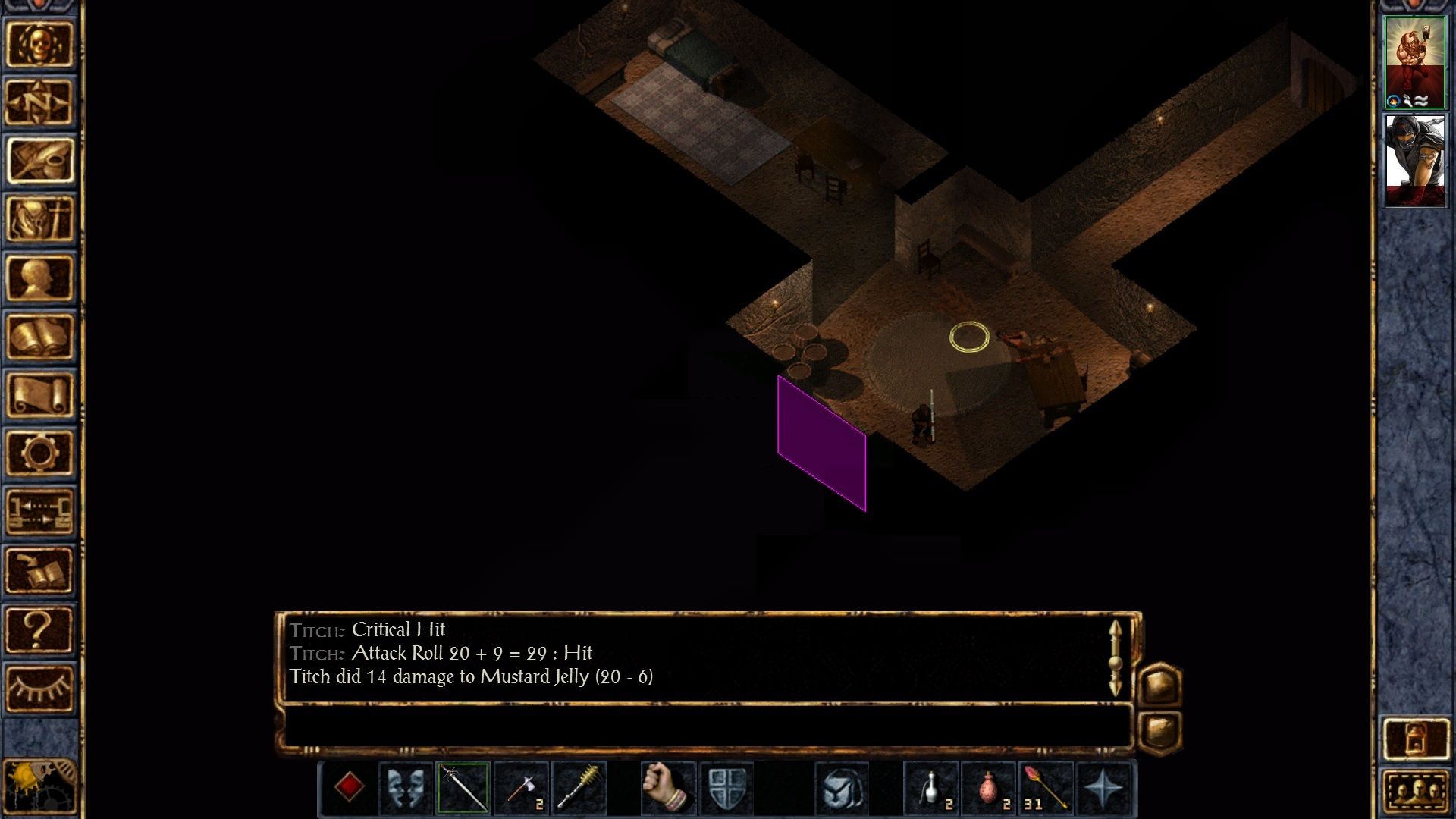The image size is (1456, 819).
Task: Show the character record via head silhouette
Action: click(x=39, y=278)
